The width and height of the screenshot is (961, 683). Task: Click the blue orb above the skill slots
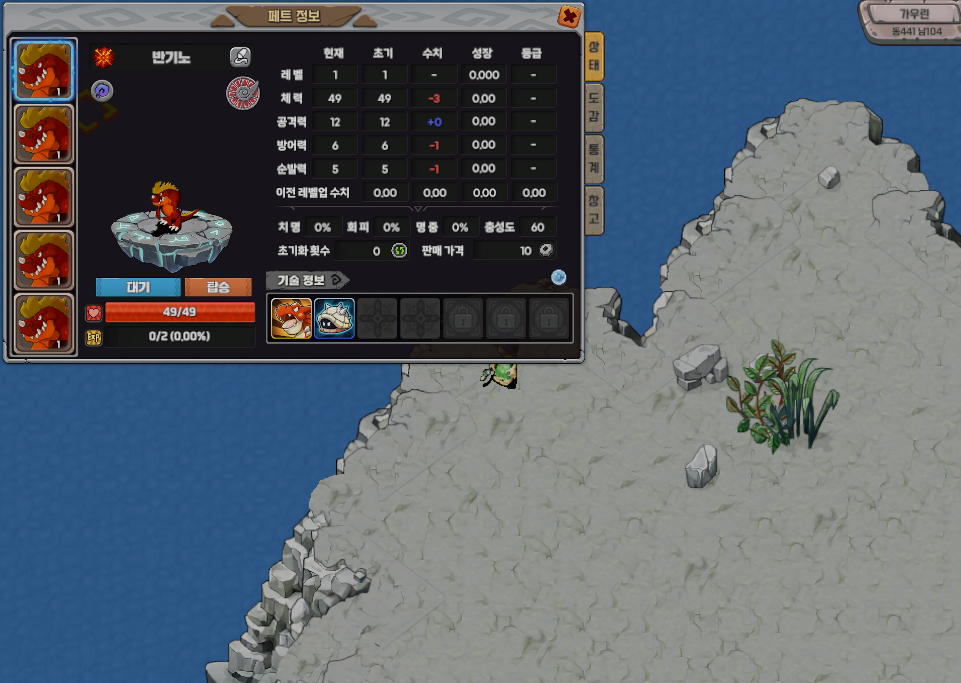tap(559, 277)
